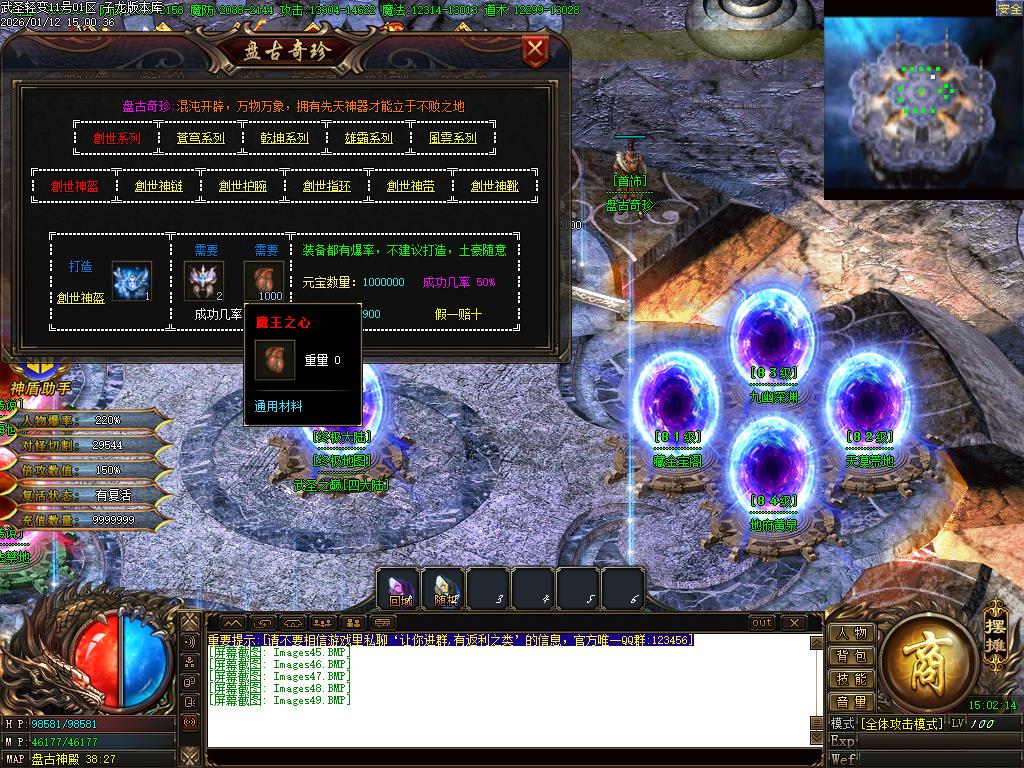This screenshot has width=1024, height=768.
Task: Forge via the underlined 創世神盔 craft link
Action: [x=81, y=297]
